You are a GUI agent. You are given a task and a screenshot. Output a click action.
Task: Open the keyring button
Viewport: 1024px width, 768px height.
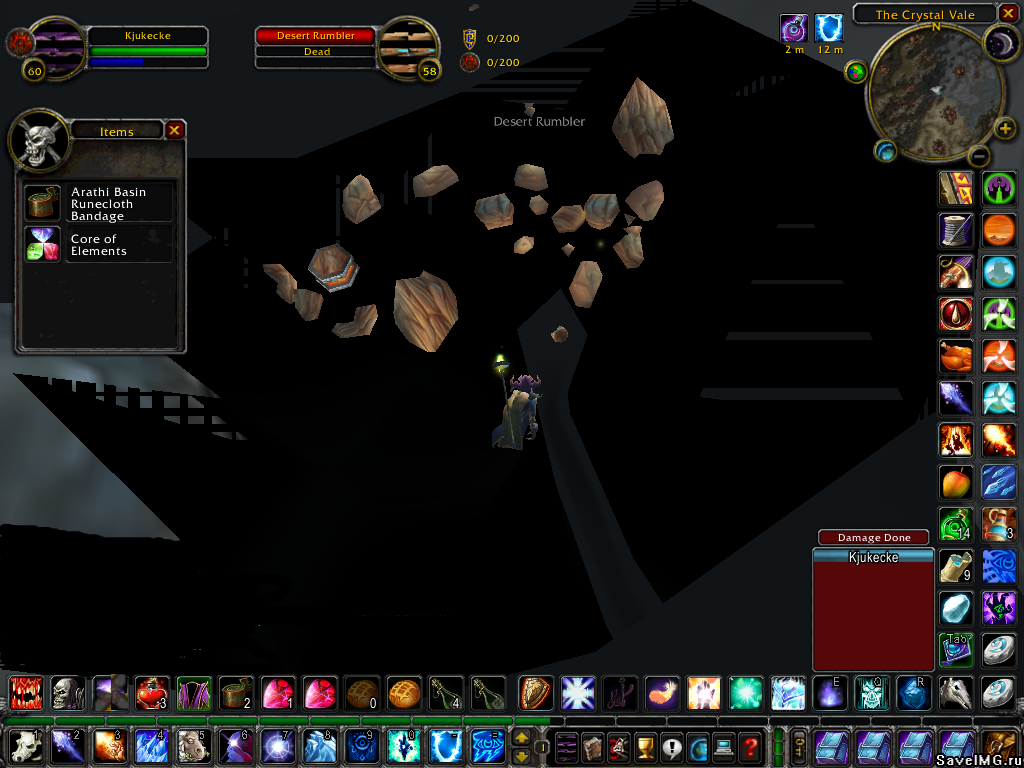(800, 746)
